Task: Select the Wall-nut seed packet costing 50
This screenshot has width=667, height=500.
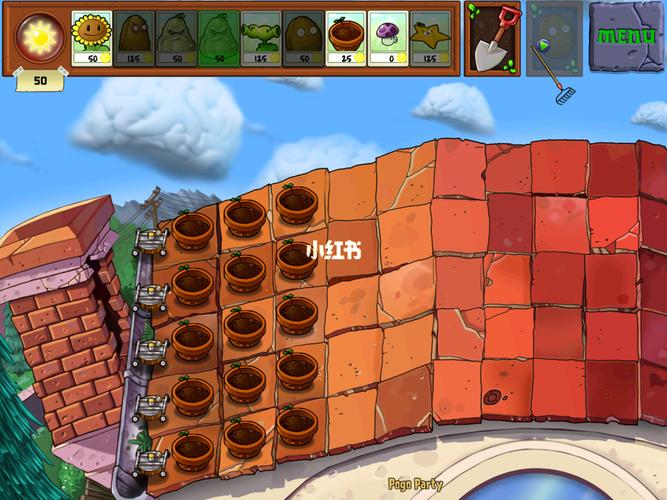Action: point(303,38)
